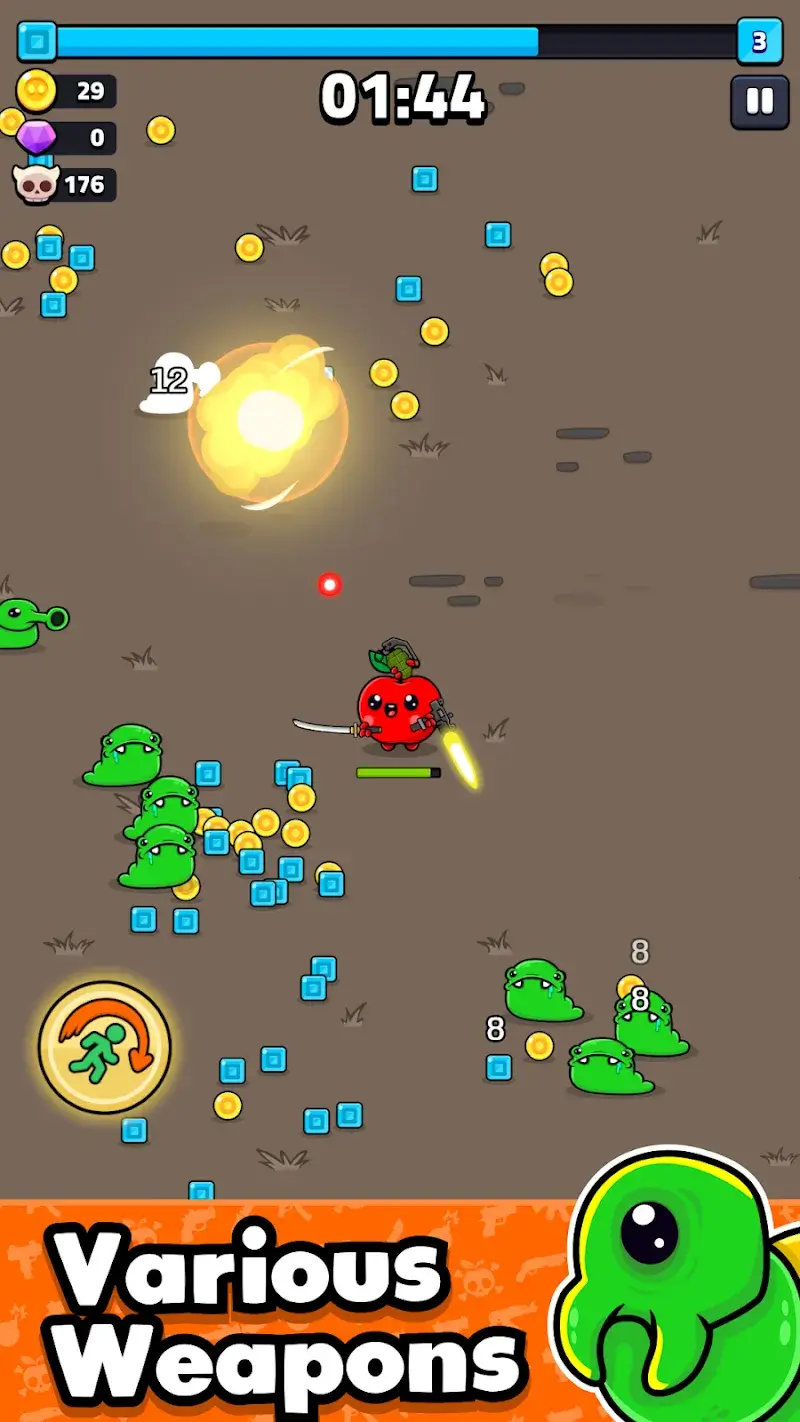Pause the game
The width and height of the screenshot is (800, 1422).
coord(759,102)
